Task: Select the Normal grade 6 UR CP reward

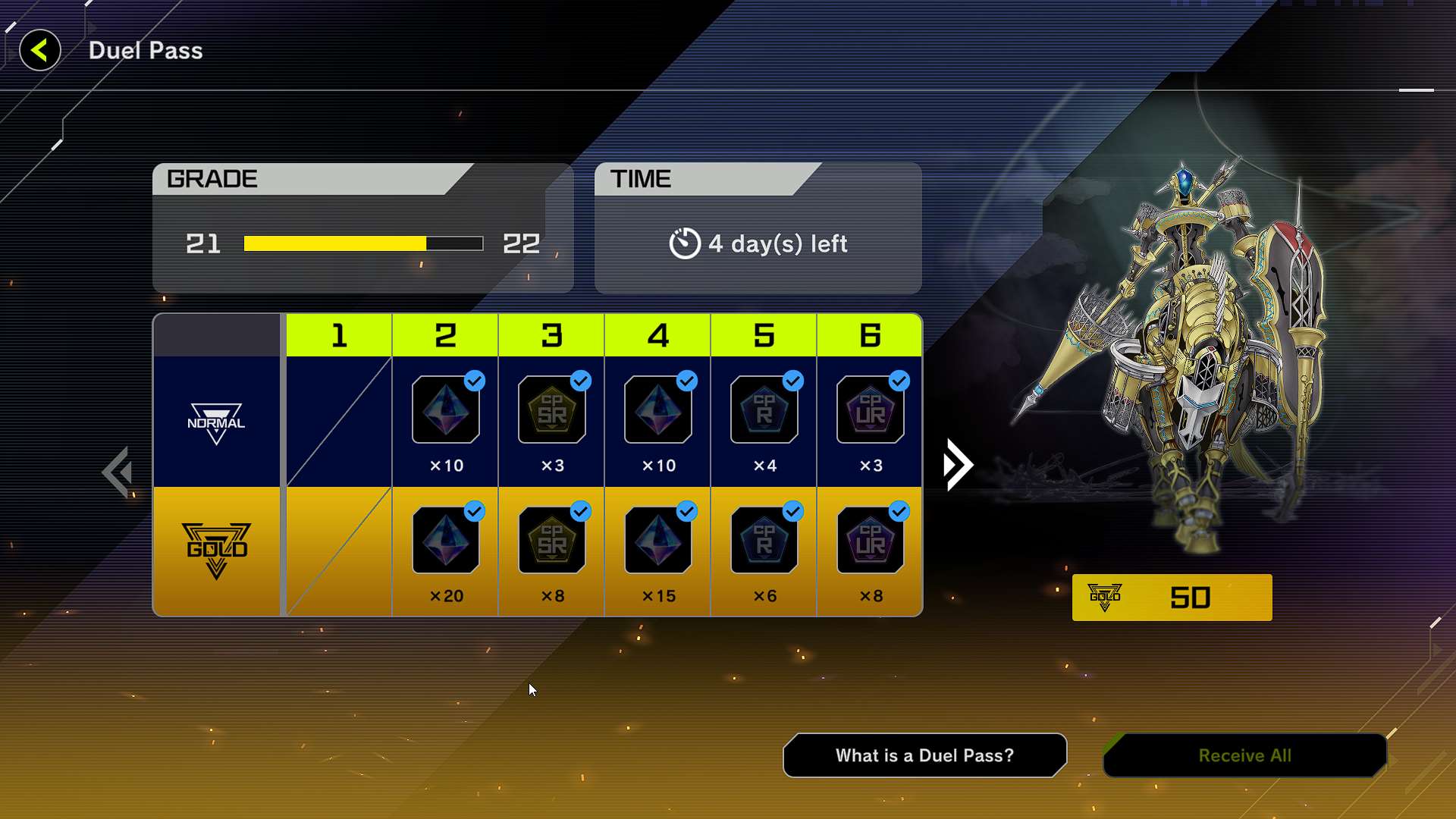Action: (x=871, y=410)
